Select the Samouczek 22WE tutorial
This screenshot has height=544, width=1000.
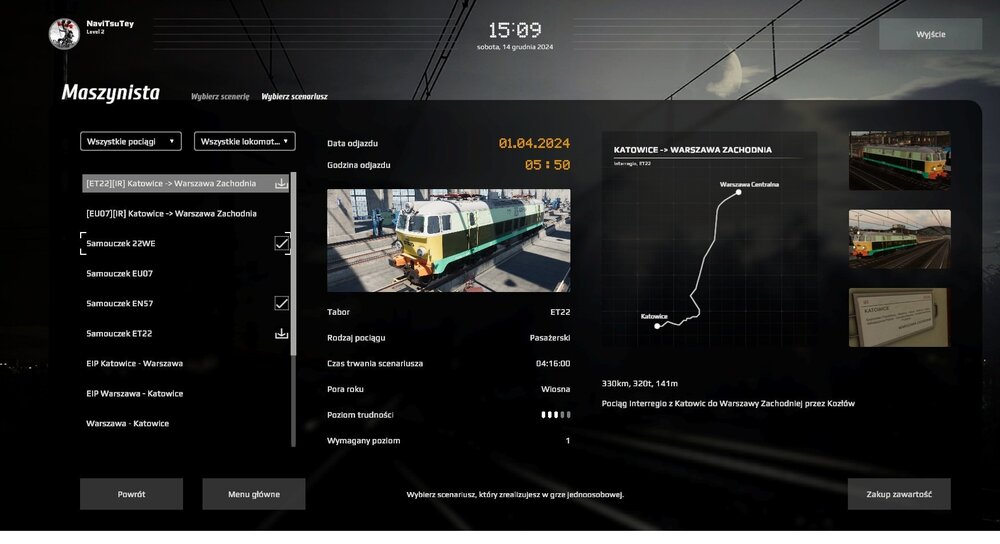pos(120,243)
